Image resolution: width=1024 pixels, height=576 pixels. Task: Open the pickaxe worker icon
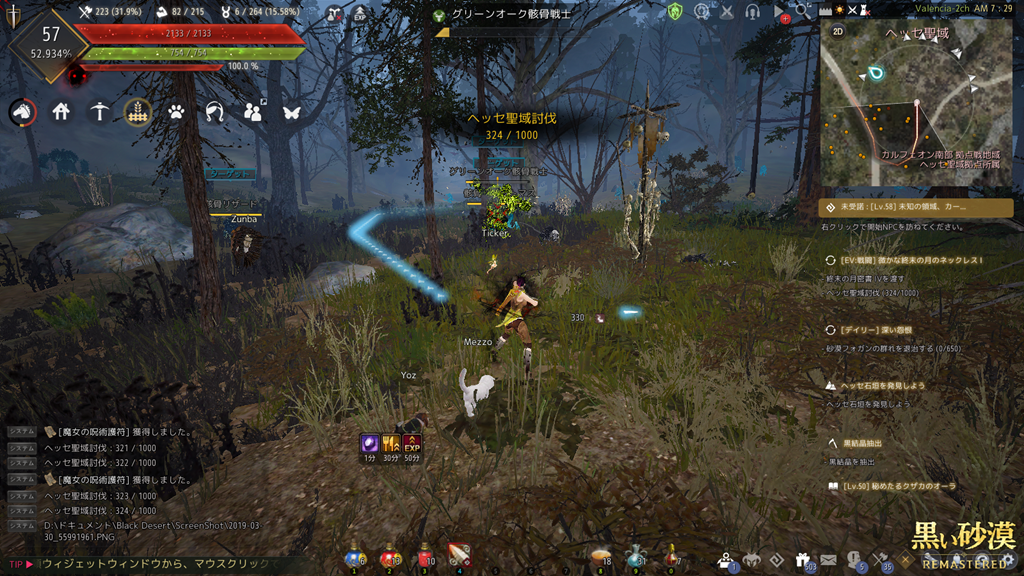pos(99,112)
